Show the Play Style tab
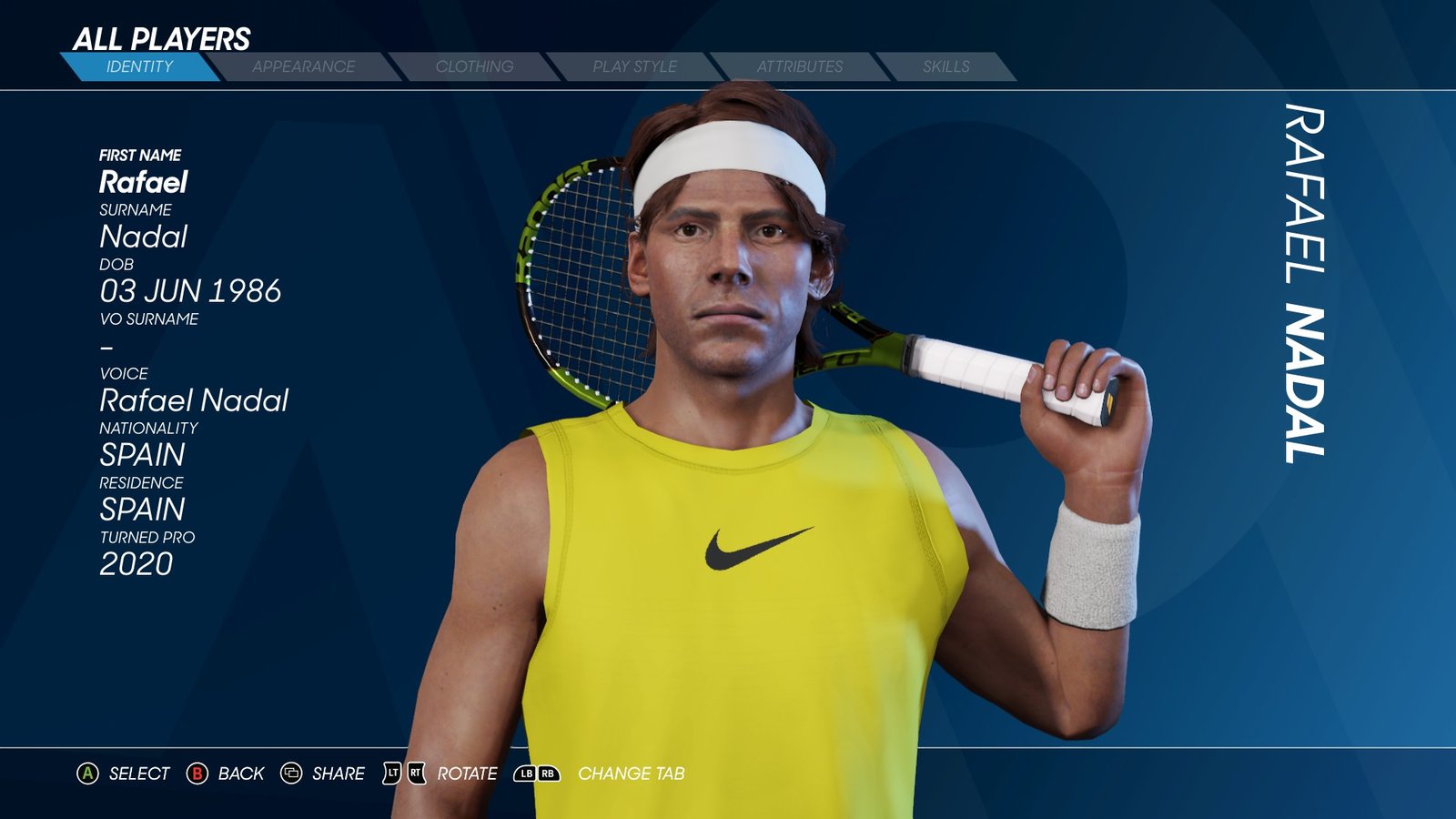Image resolution: width=1456 pixels, height=819 pixels. pos(634,66)
